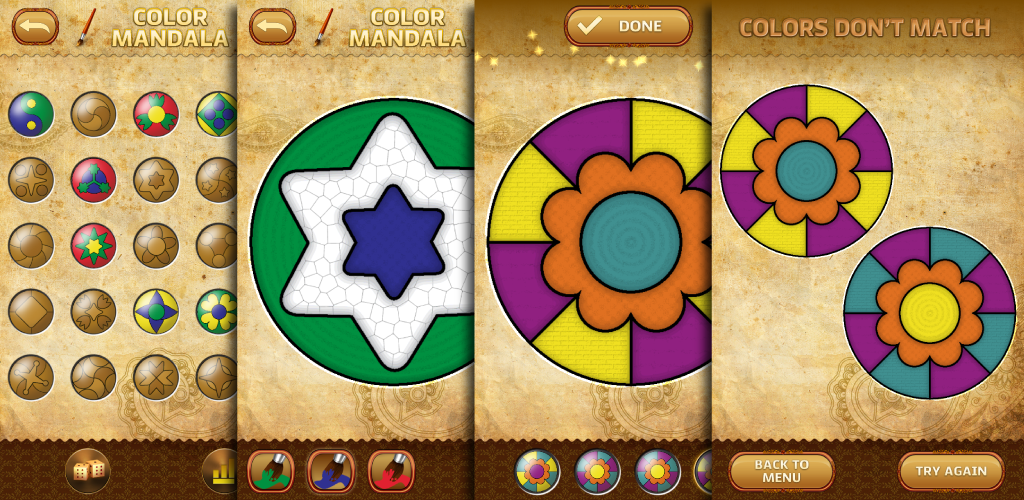Viewport: 1024px width, 500px height.
Task: Choose the red mandala with blue trefoil
Action: point(93,180)
